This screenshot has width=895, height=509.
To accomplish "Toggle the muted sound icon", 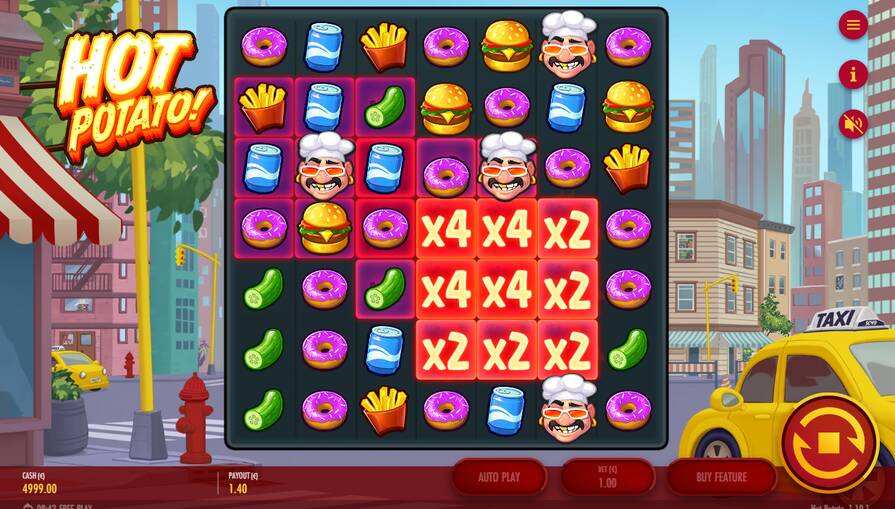I will (x=853, y=124).
